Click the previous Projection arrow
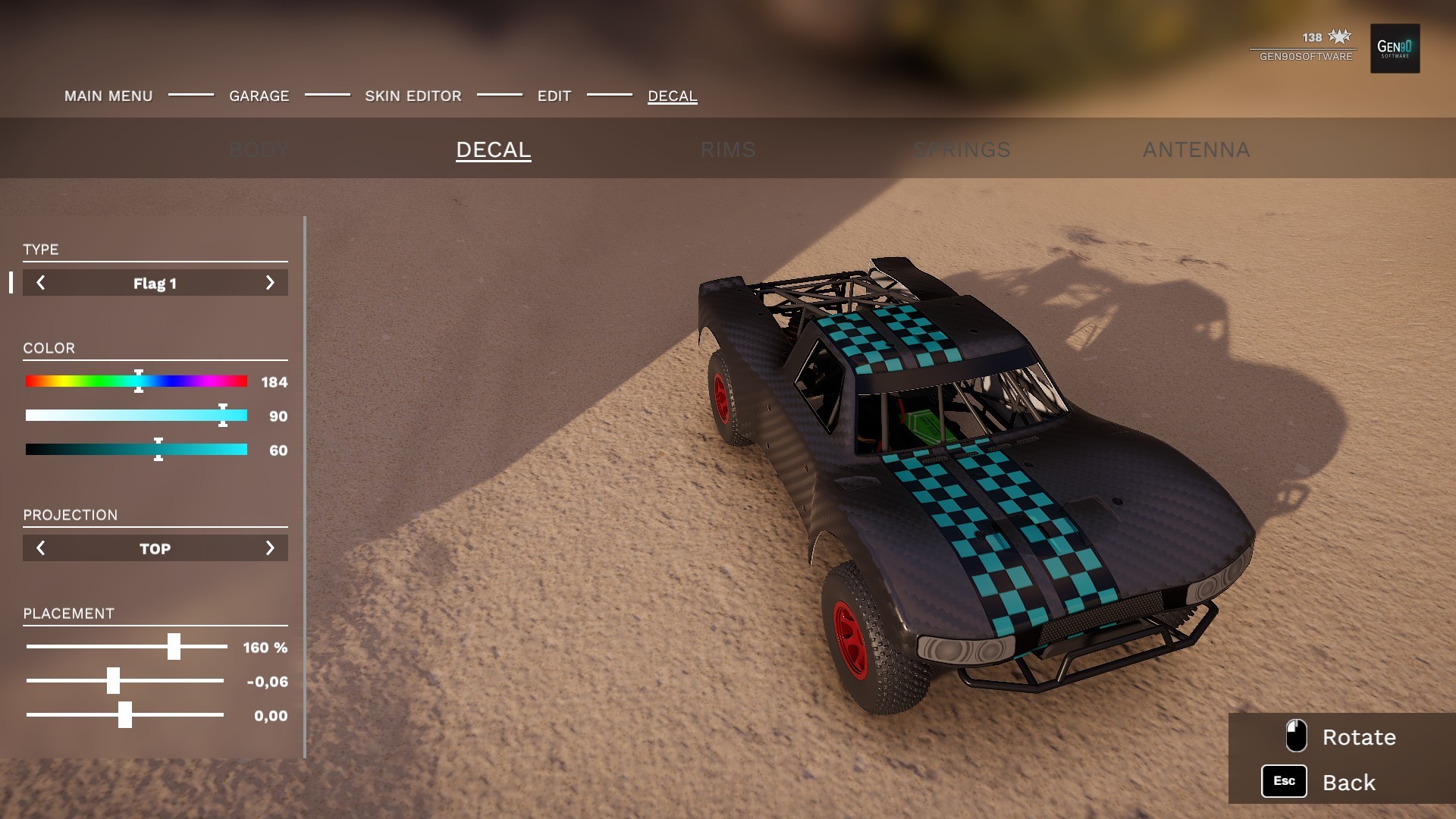The image size is (1456, 819). (41, 548)
